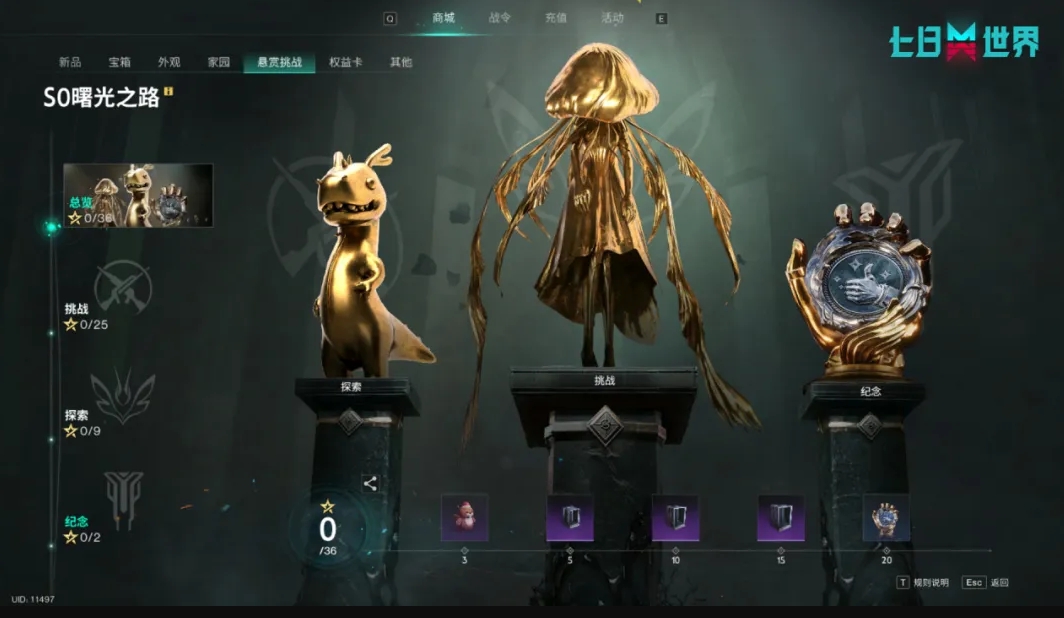The image size is (1064, 618).
Task: Select the 宝箱 category
Action: tap(120, 62)
